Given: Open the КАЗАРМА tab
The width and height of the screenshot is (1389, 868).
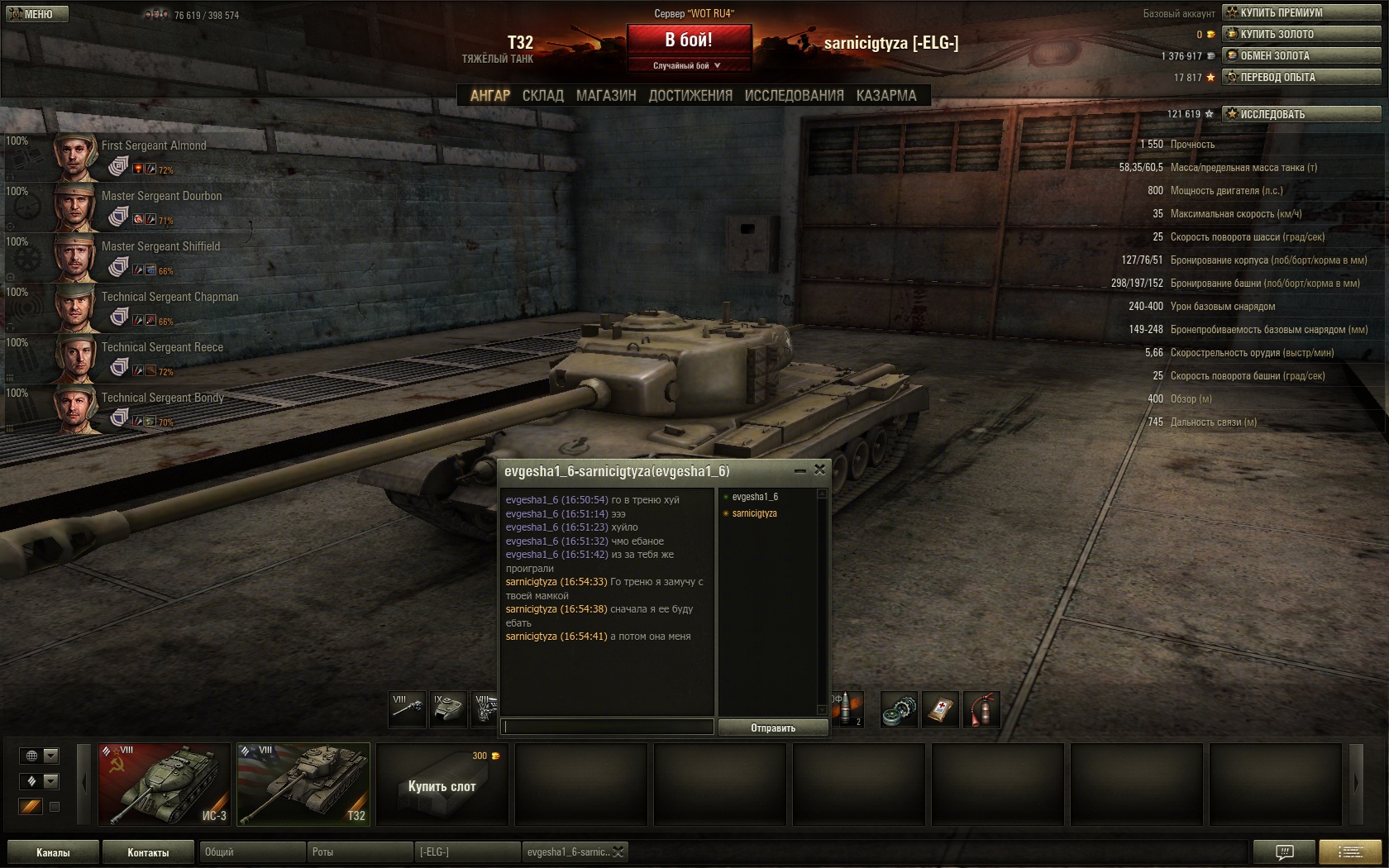Looking at the screenshot, I should [x=886, y=96].
